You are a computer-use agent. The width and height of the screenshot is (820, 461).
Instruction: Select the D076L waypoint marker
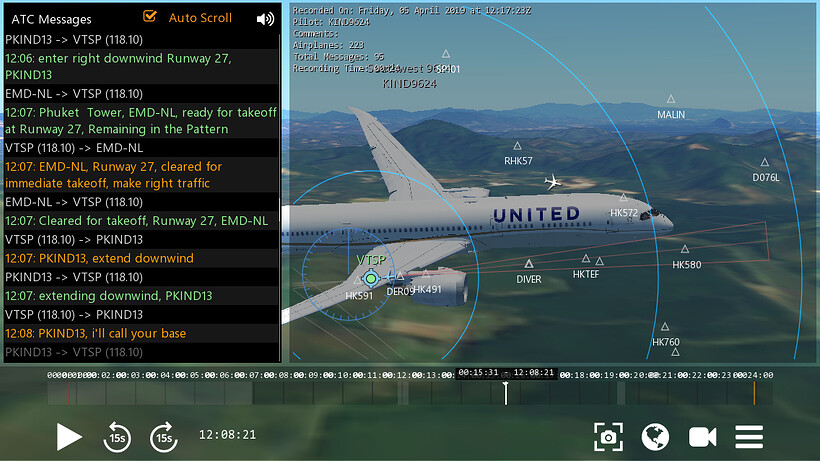click(765, 163)
